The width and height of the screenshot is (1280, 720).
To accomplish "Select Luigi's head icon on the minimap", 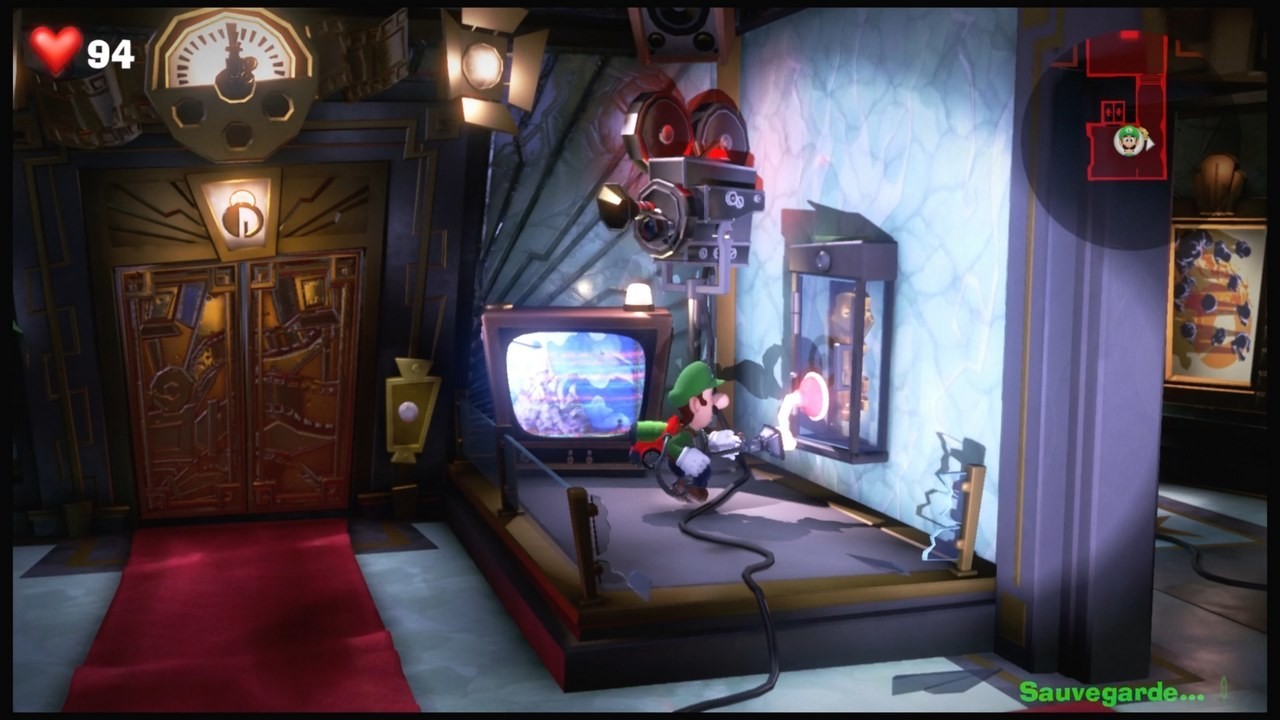I will (x=1127, y=140).
